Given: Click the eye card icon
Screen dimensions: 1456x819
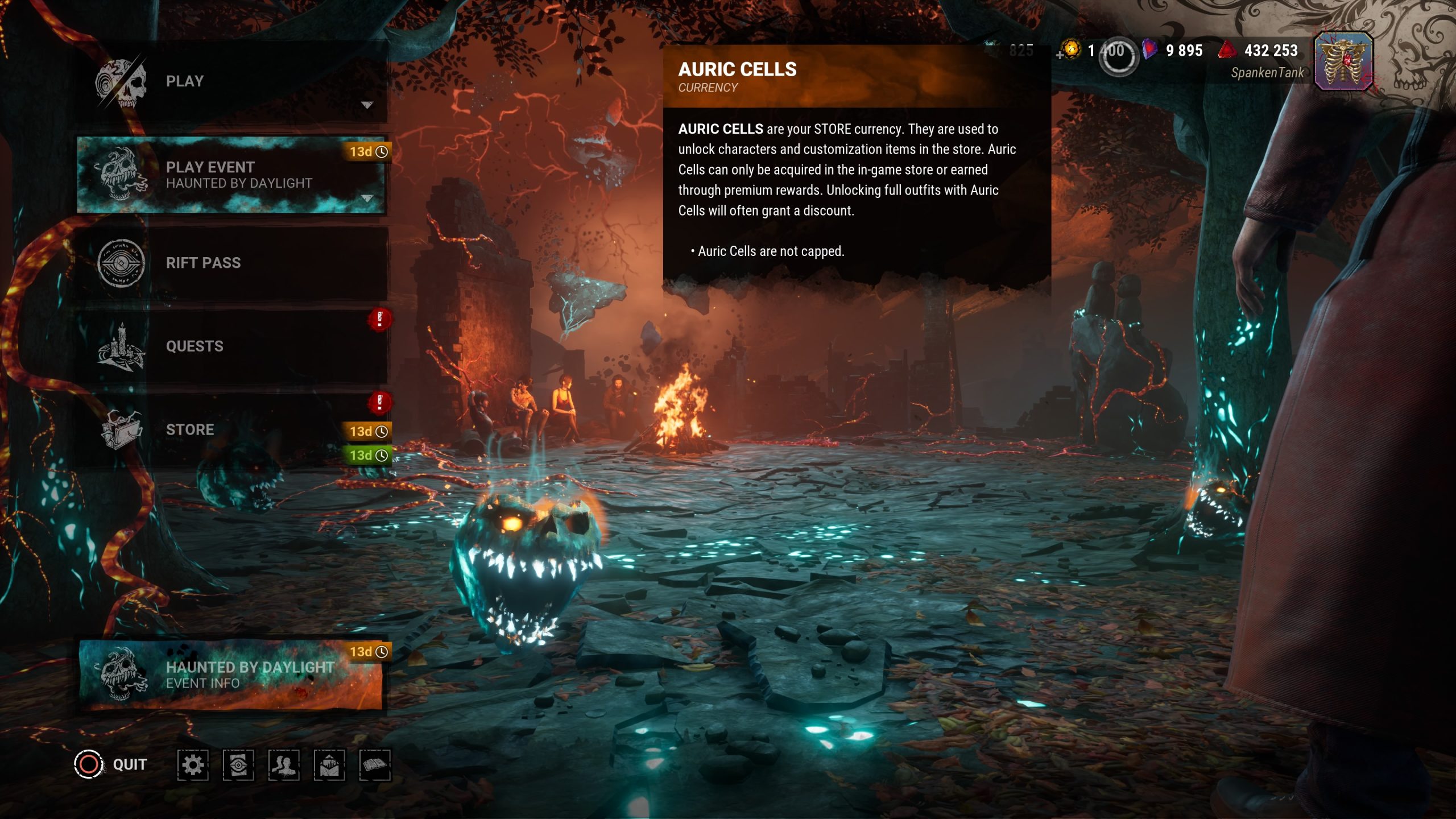Looking at the screenshot, I should (x=238, y=765).
